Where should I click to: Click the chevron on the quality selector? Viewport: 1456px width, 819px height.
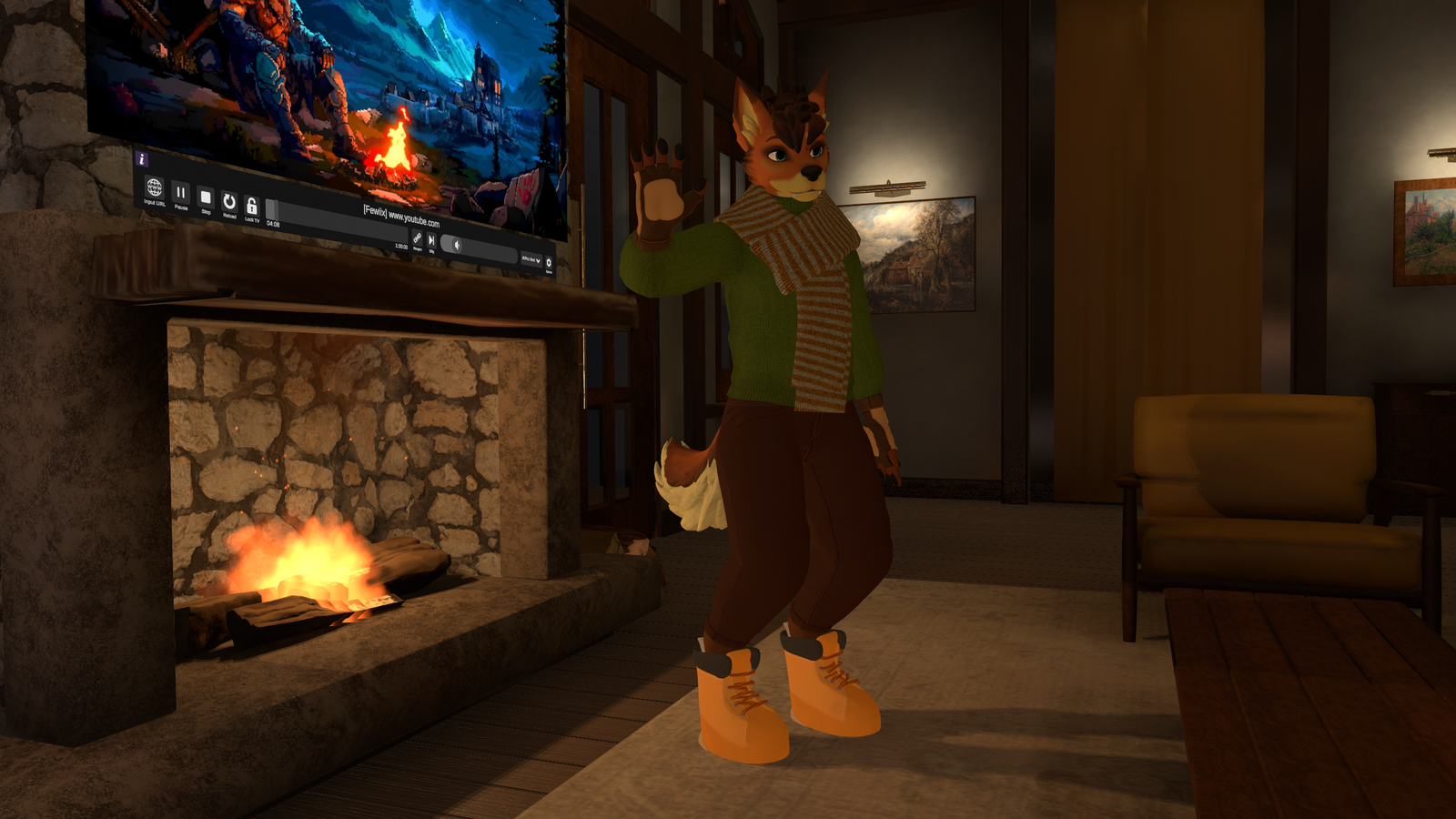[x=538, y=261]
